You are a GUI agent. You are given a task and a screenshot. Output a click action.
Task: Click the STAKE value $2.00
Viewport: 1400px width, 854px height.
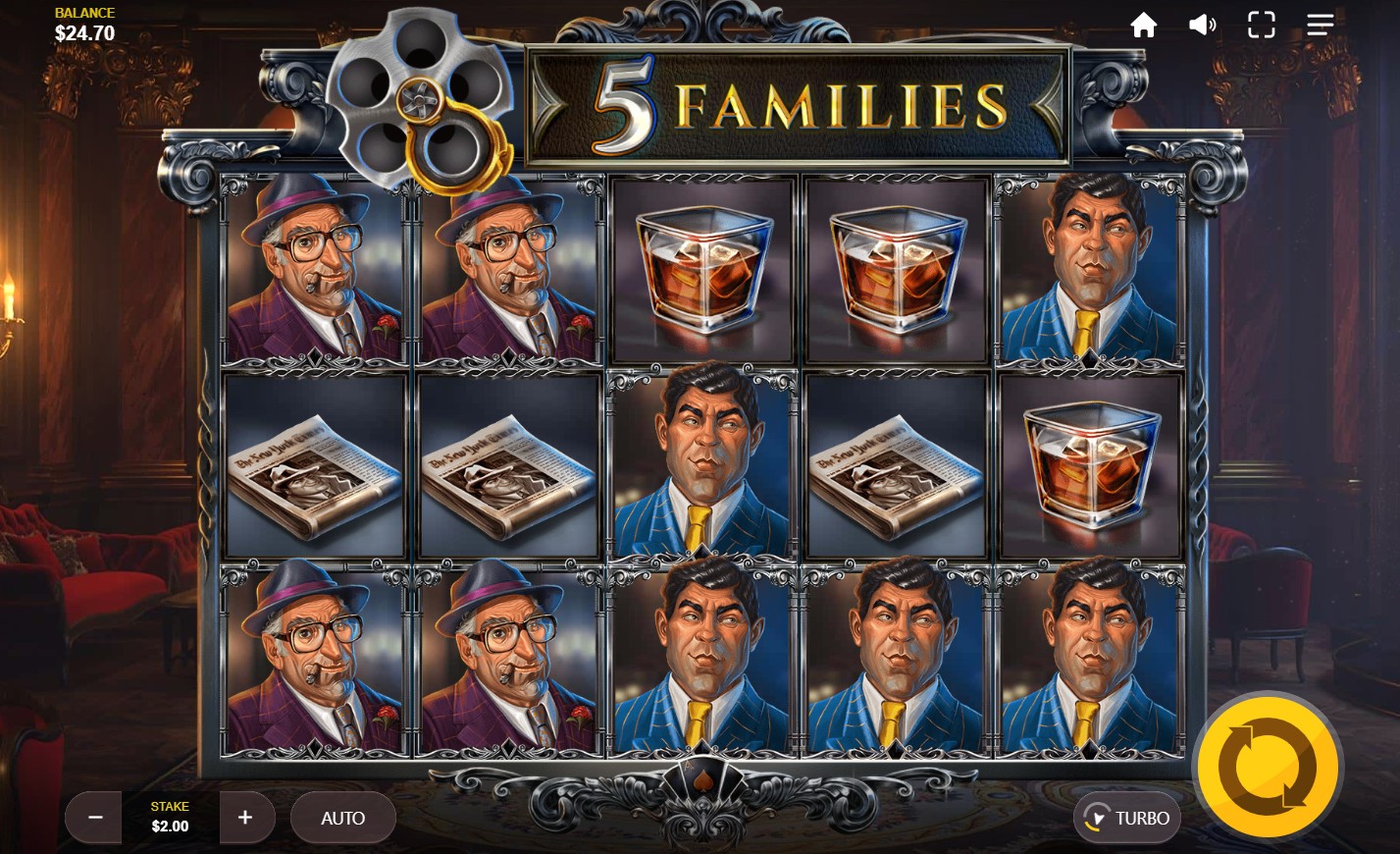click(170, 826)
